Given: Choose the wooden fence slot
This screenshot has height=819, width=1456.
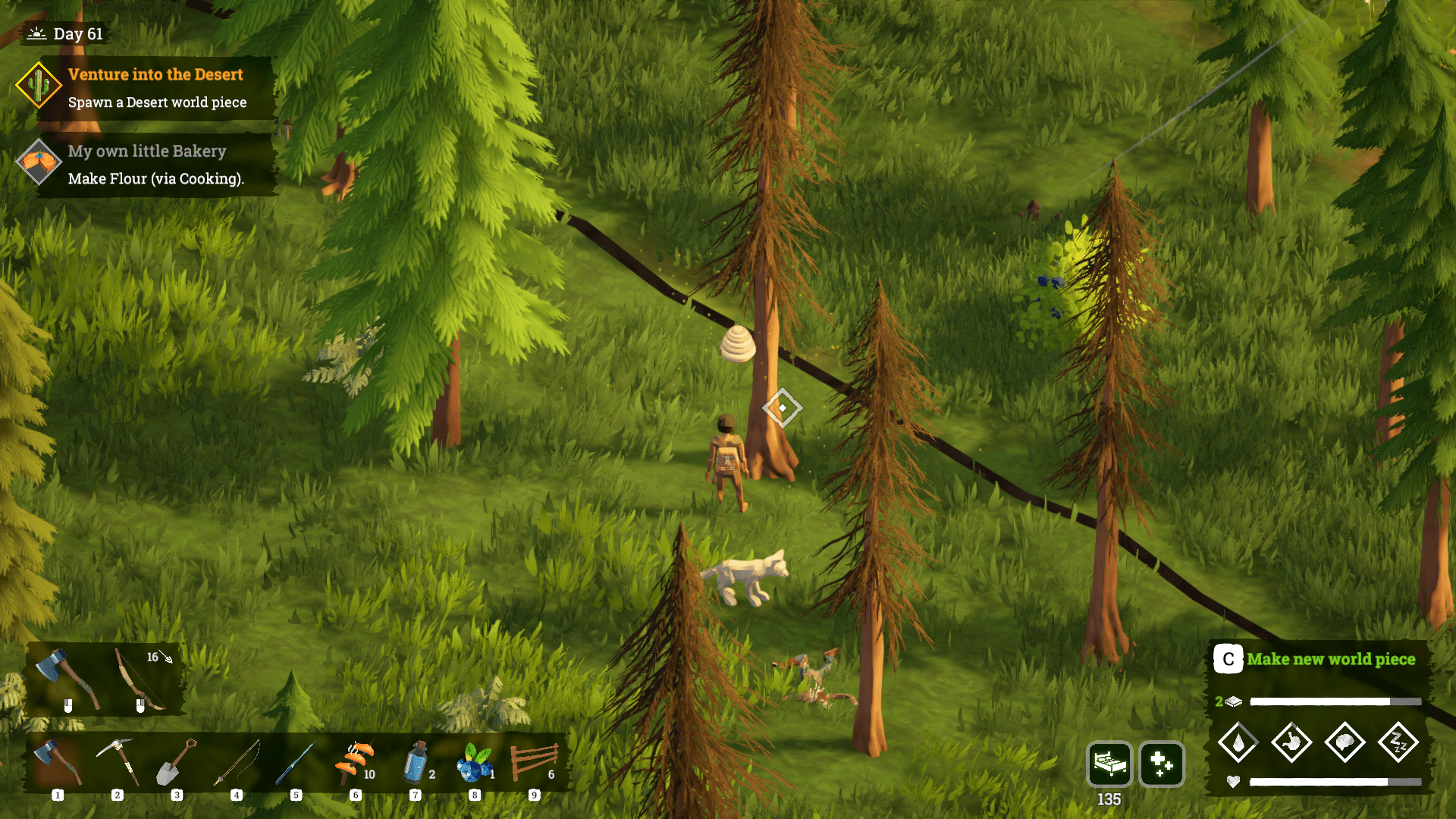Looking at the screenshot, I should click(535, 762).
